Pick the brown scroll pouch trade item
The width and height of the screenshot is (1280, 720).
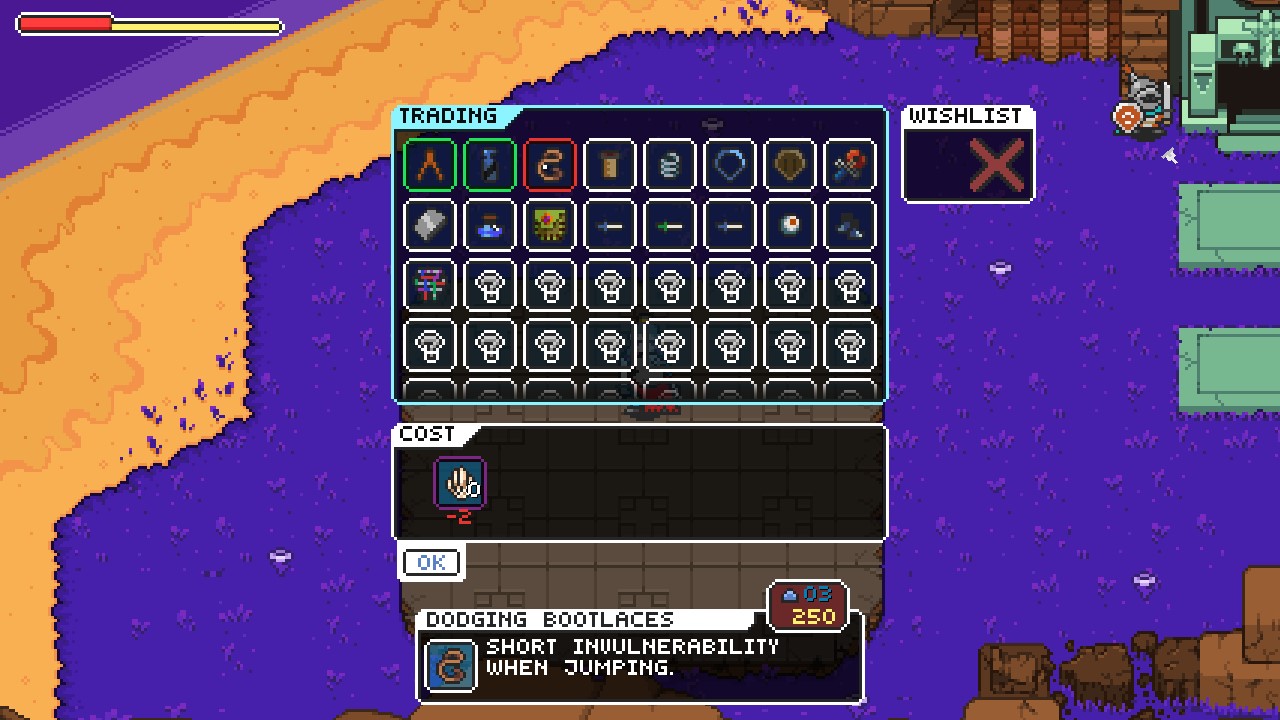click(610, 164)
